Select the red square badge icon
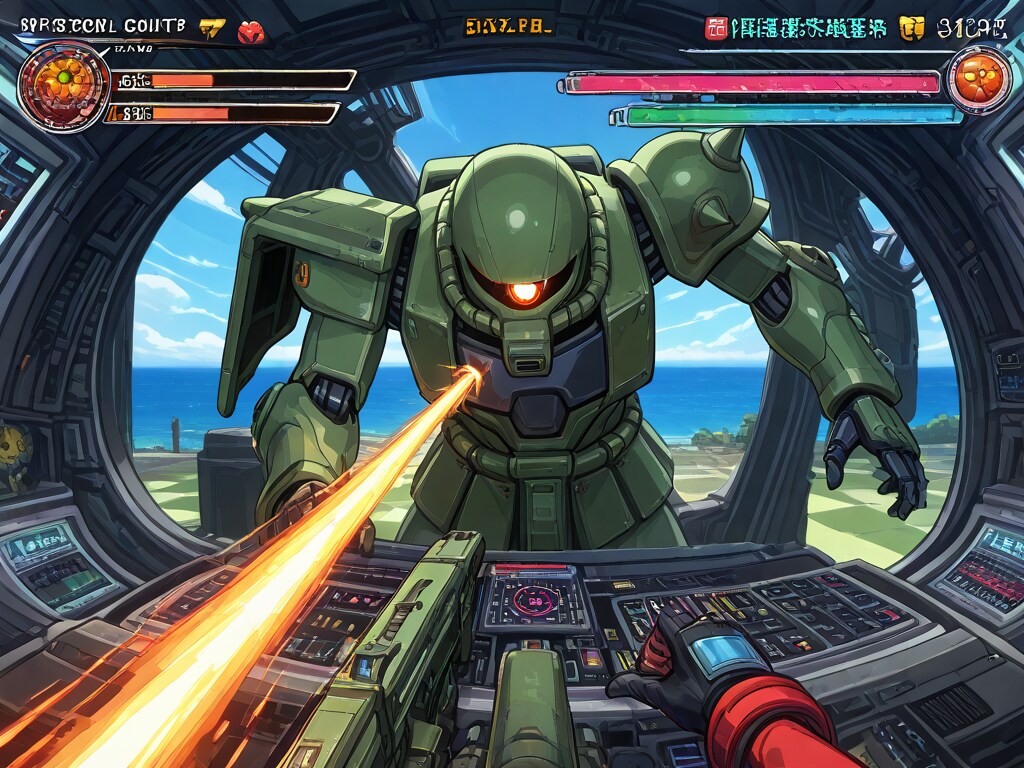Image resolution: width=1024 pixels, height=768 pixels. coord(716,28)
